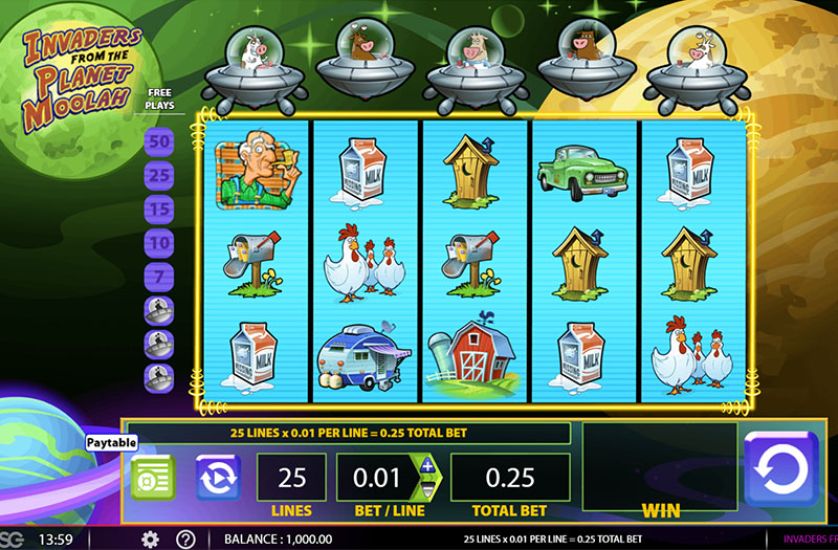Decrease bet per line with minus arrow
The image size is (838, 550).
click(428, 488)
